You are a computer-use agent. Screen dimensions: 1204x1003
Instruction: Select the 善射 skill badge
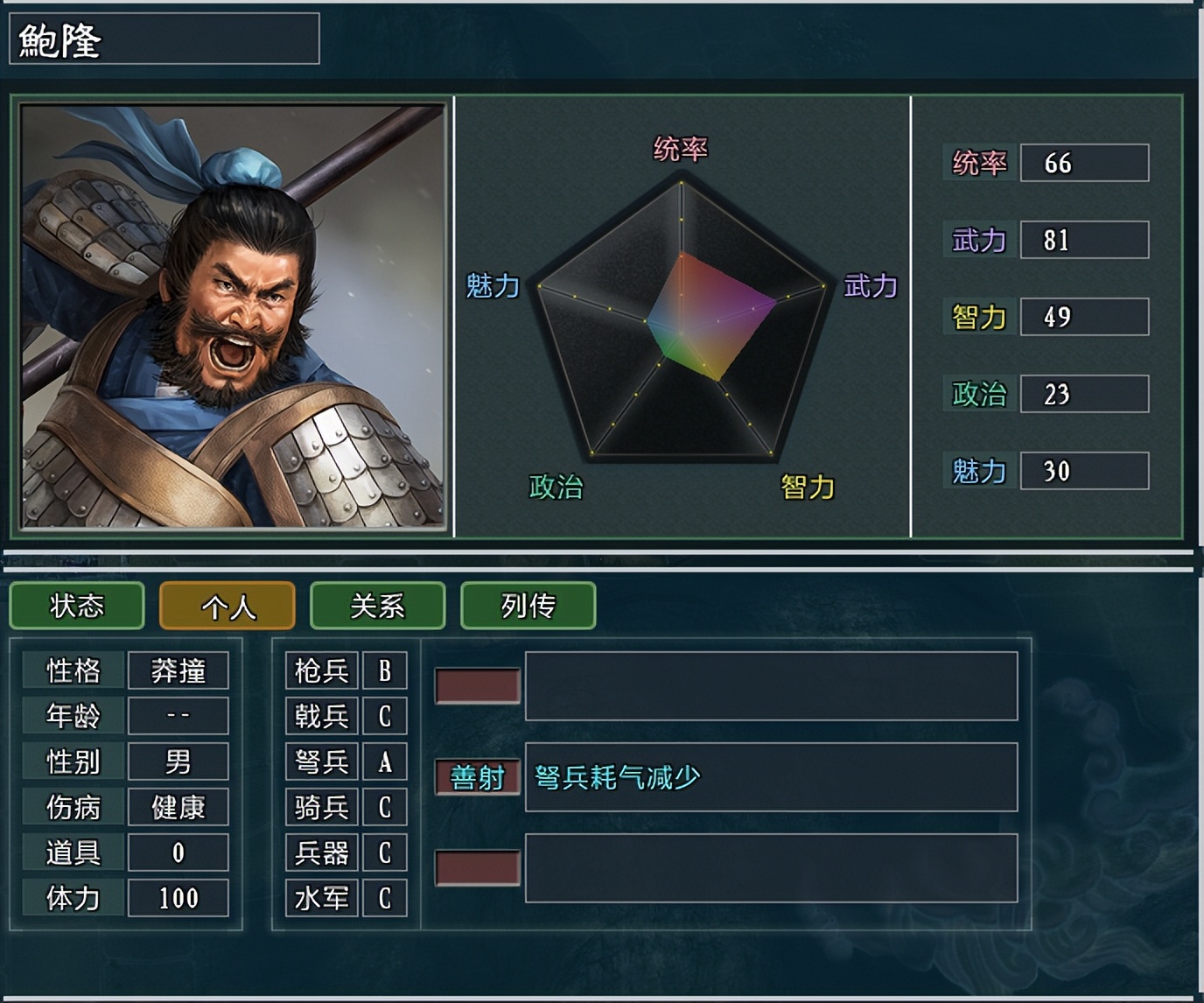476,775
